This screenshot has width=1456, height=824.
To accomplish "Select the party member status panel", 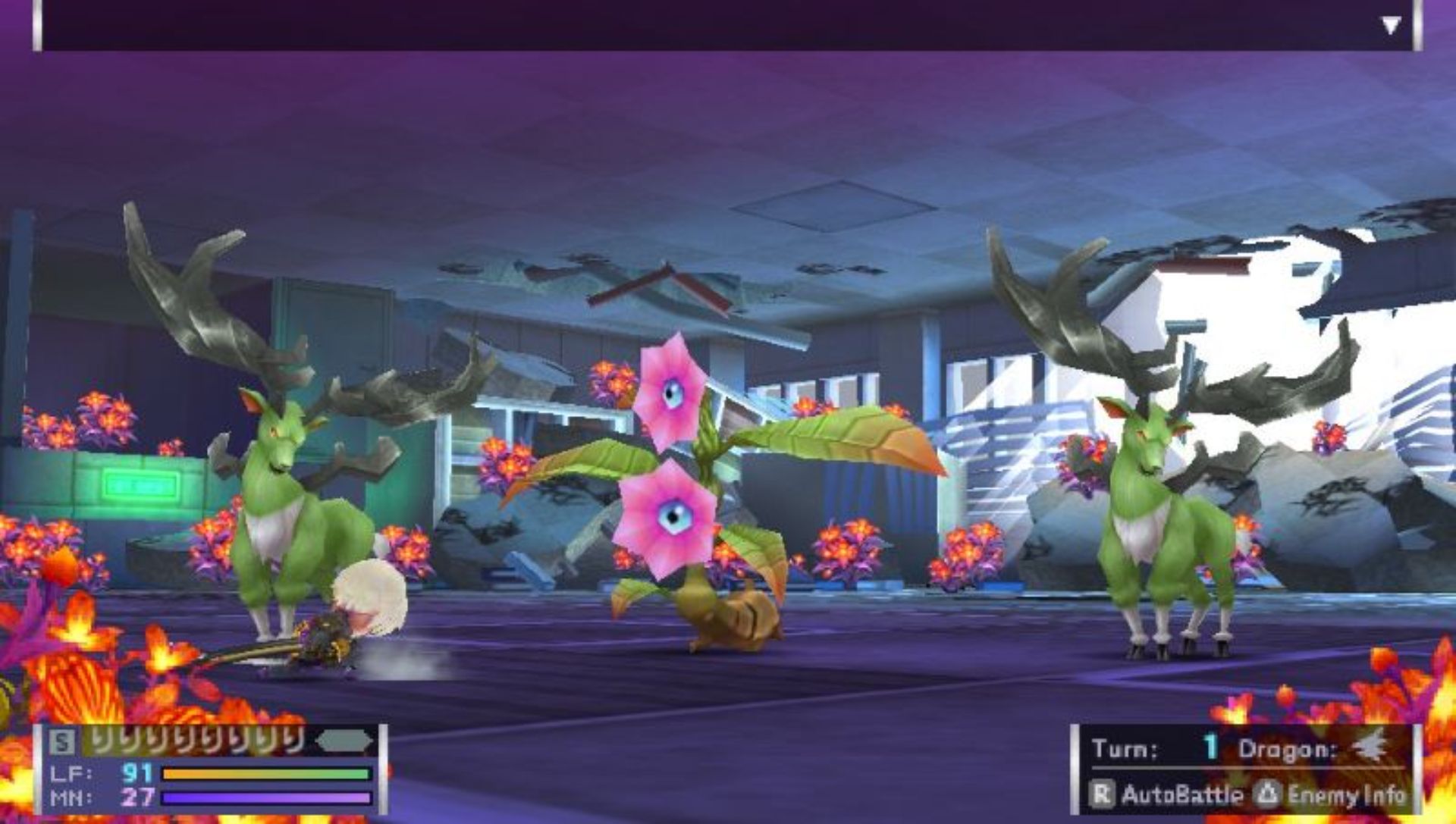I will [211, 769].
